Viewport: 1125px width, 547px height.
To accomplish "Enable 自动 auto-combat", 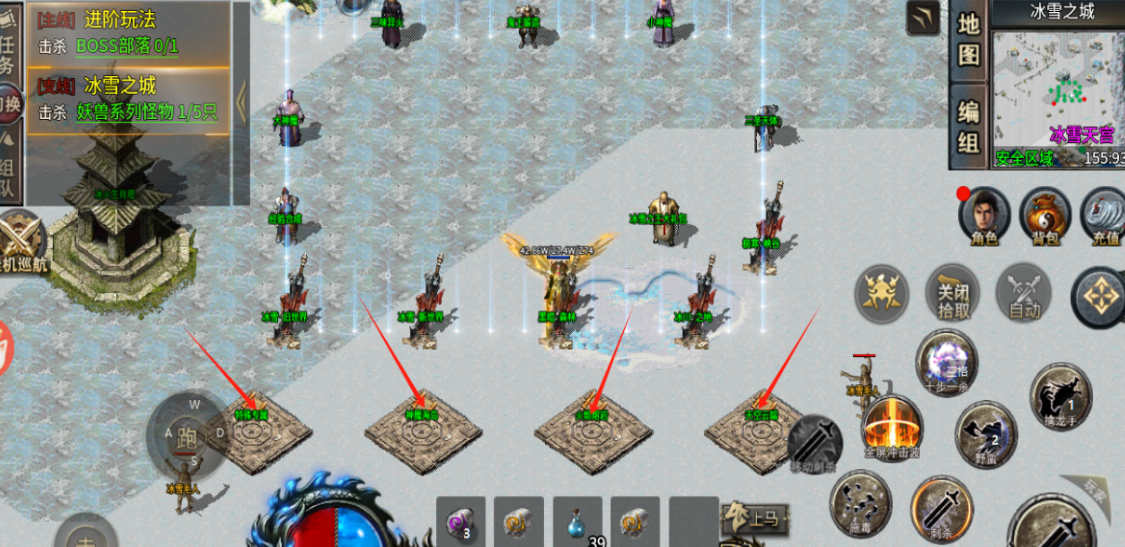I will coord(1023,294).
